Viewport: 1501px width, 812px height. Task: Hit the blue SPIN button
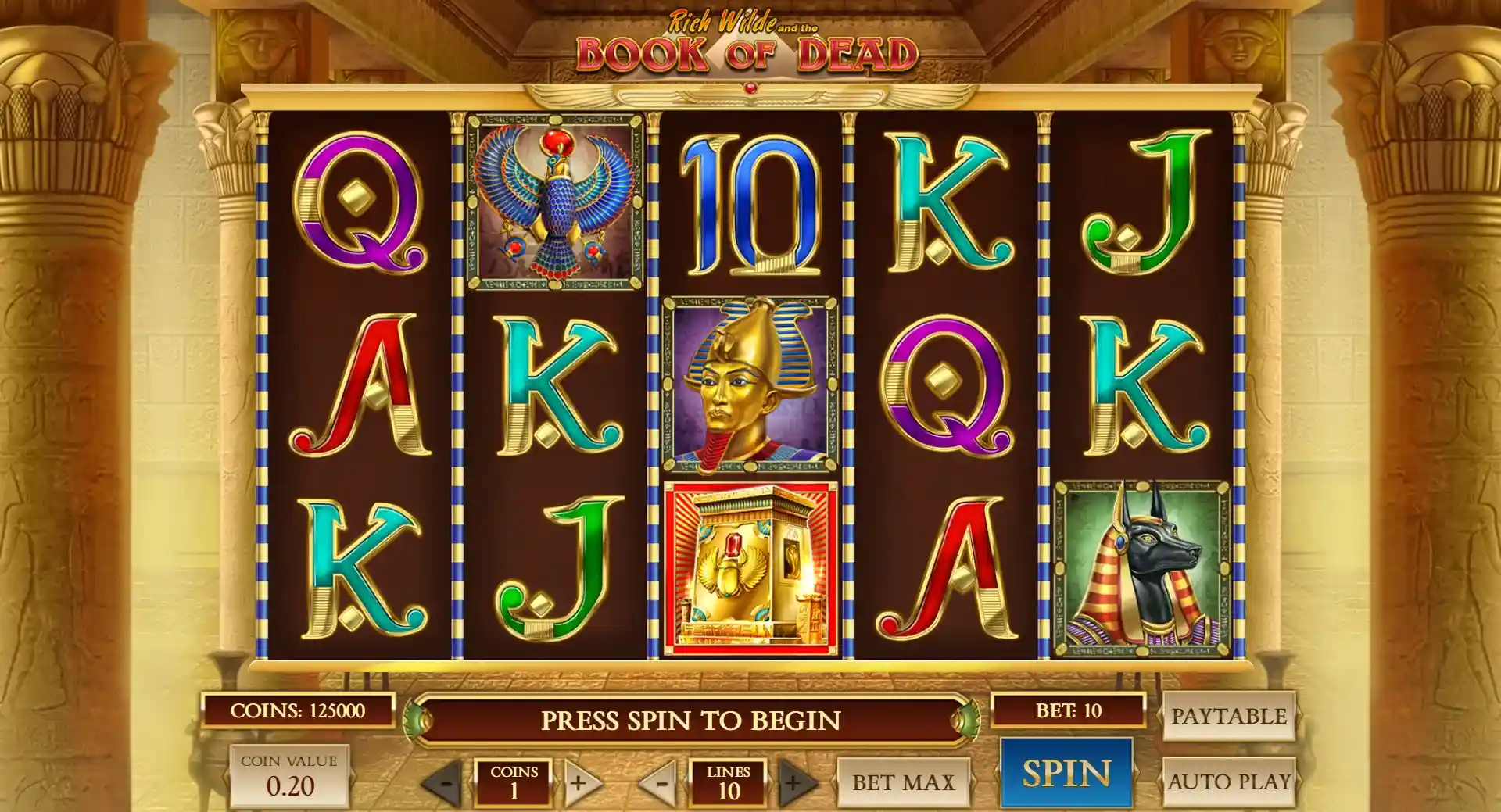point(1066,773)
